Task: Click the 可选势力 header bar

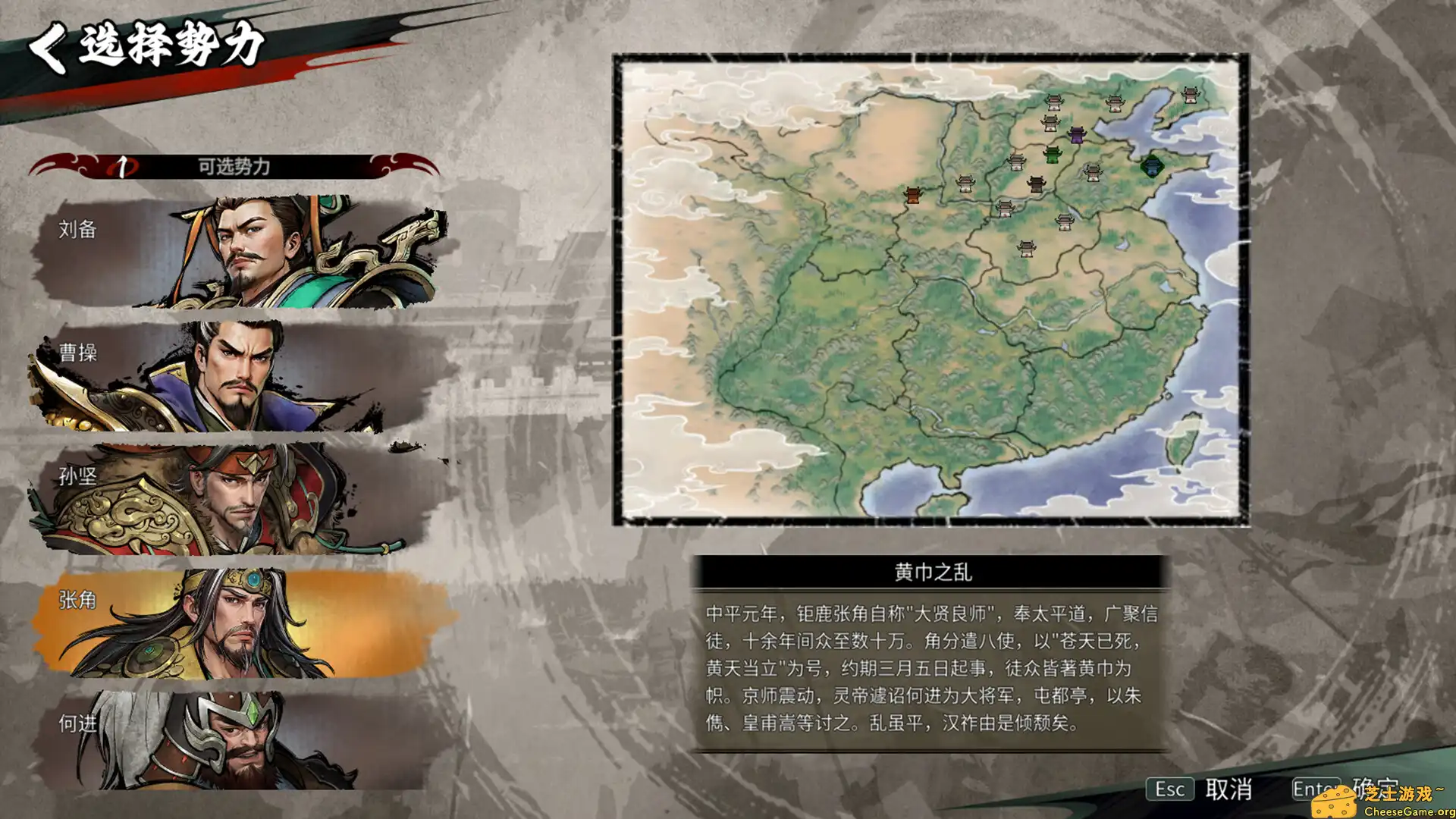Action: pos(235,165)
